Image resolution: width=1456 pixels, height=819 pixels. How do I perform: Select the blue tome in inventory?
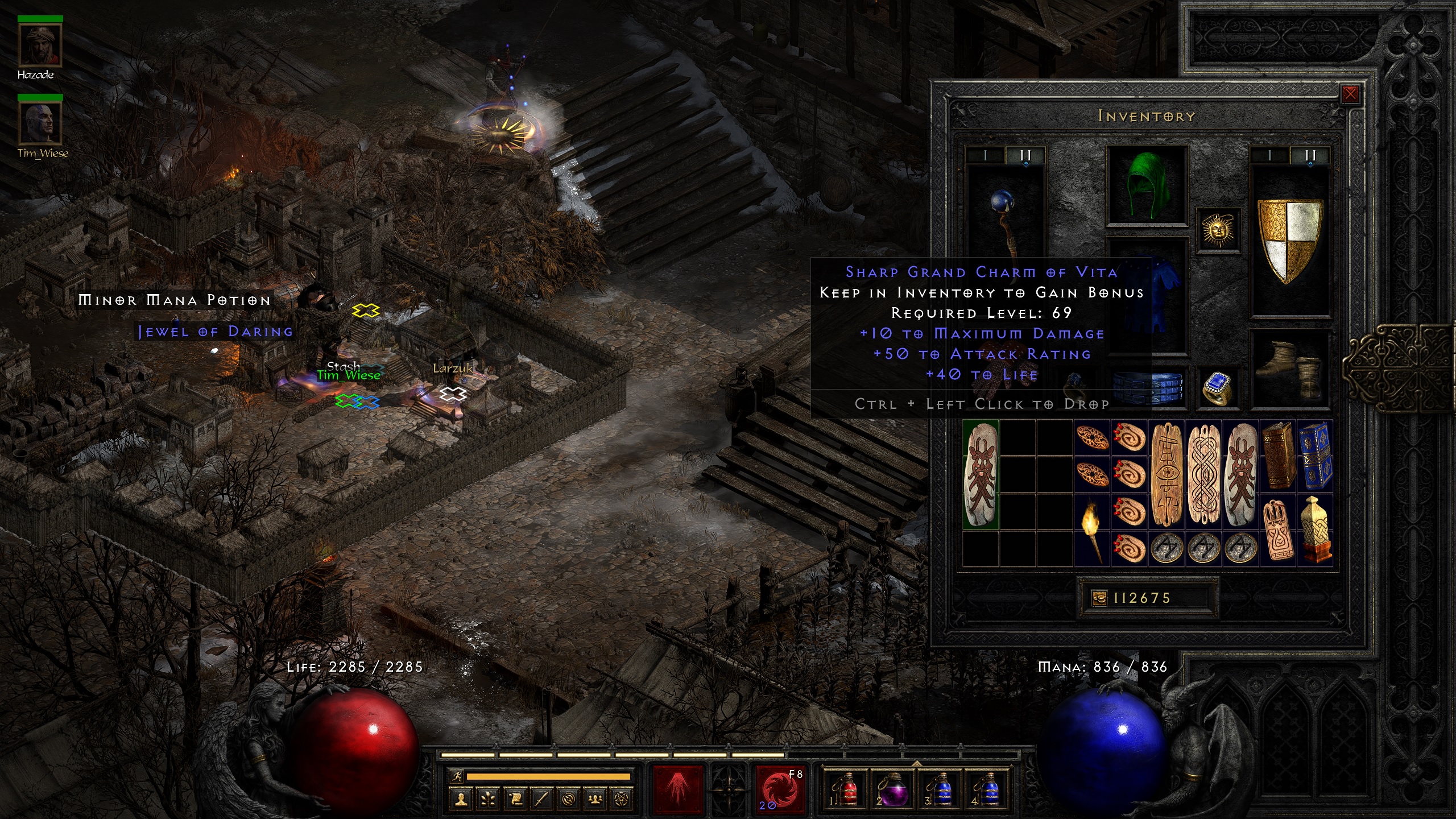[x=1314, y=455]
